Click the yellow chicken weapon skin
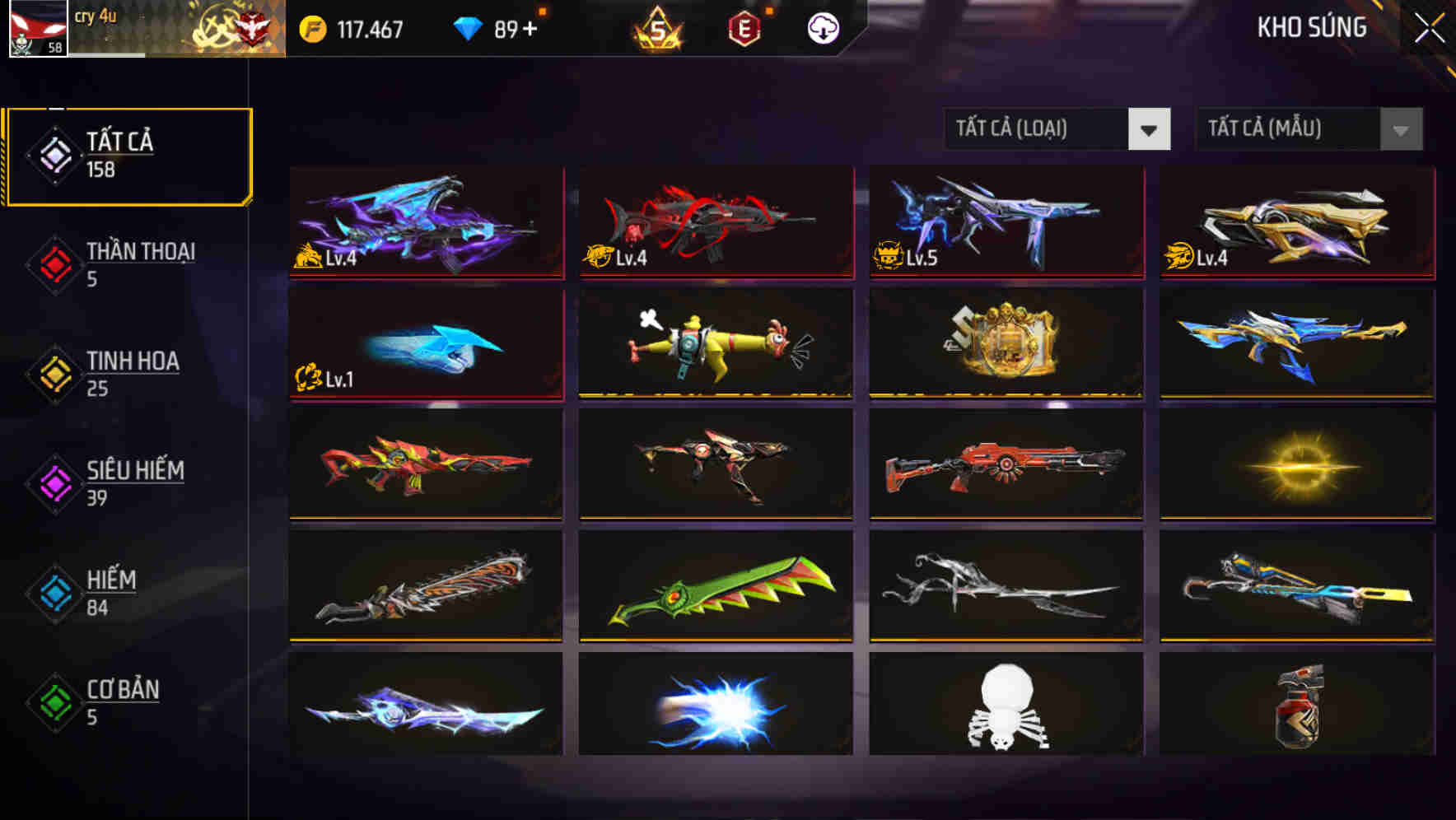1456x820 pixels. coord(715,345)
